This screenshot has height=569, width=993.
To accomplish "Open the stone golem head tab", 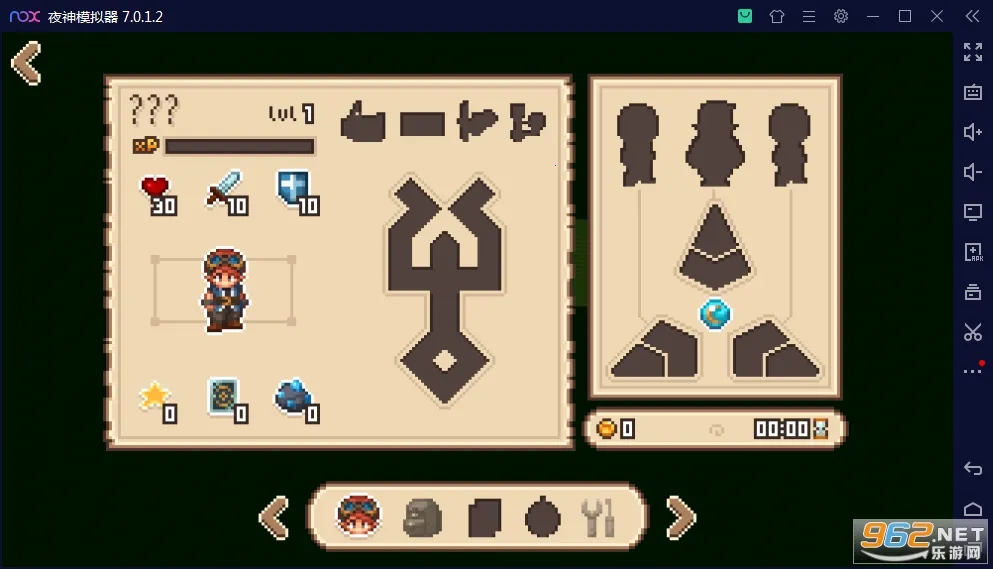I will pos(422,517).
